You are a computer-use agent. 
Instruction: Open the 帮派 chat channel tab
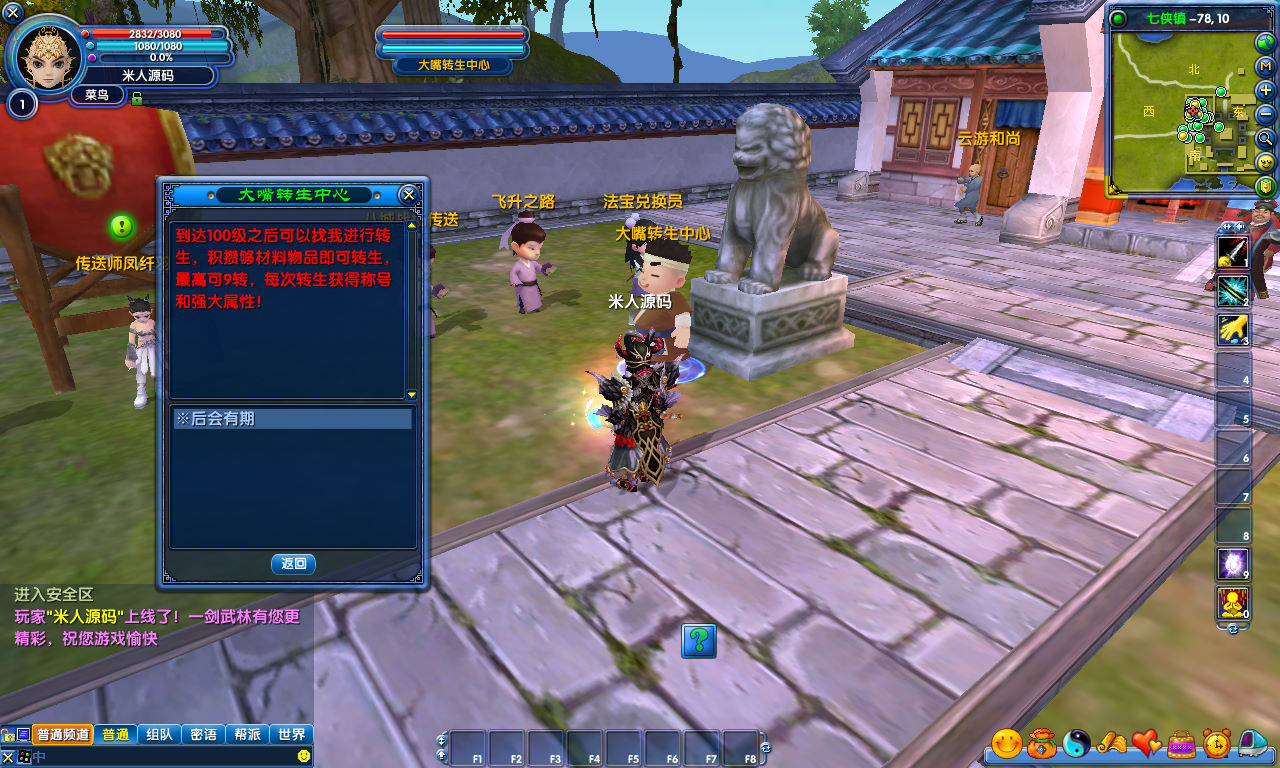(248, 734)
